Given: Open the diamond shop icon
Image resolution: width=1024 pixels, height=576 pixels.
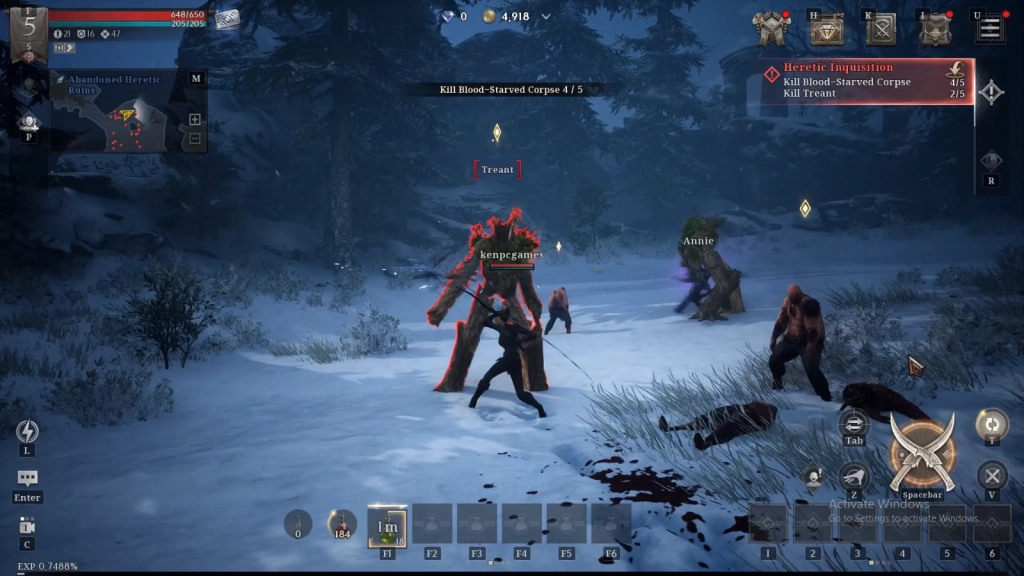Looking at the screenshot, I should coord(826,30).
